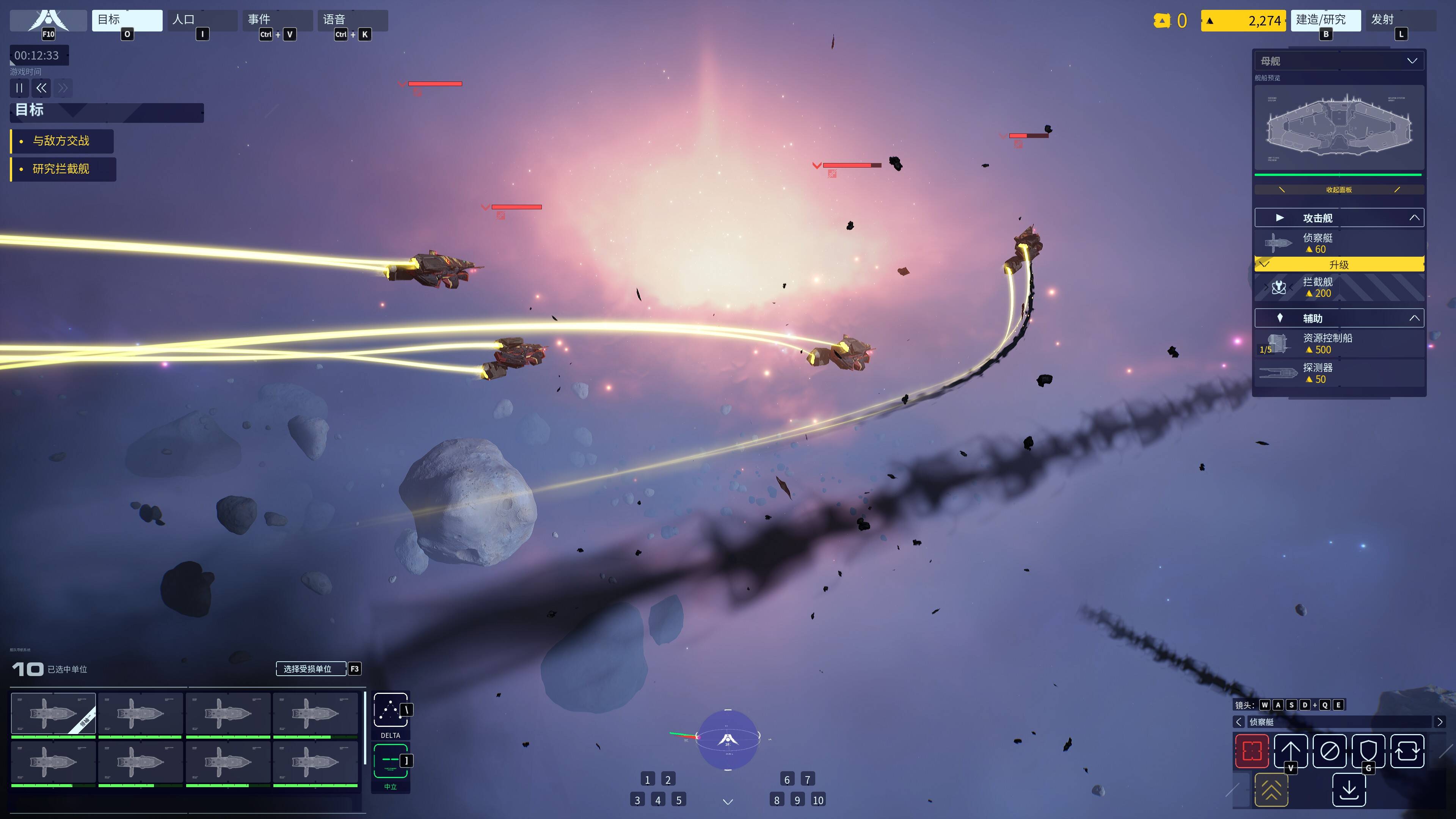Image resolution: width=1456 pixels, height=819 pixels.
Task: Select the 研究拦截舰 objective
Action: pos(61,169)
